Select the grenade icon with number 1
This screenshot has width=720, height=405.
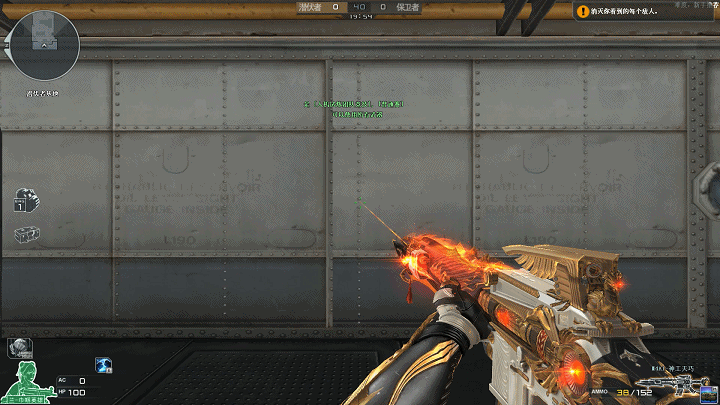[x=27, y=200]
